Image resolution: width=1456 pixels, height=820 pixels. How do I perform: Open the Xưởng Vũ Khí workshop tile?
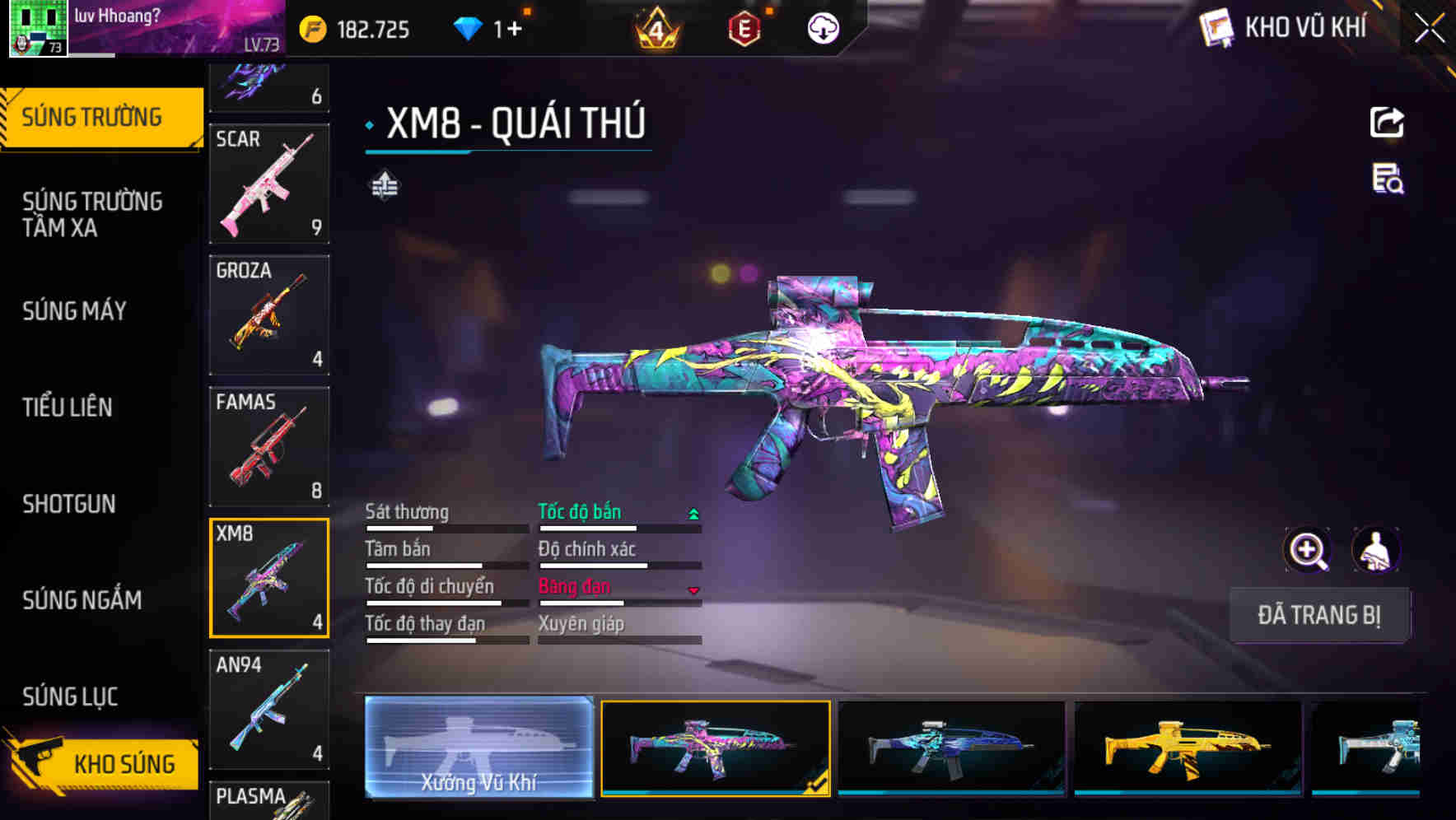point(478,748)
